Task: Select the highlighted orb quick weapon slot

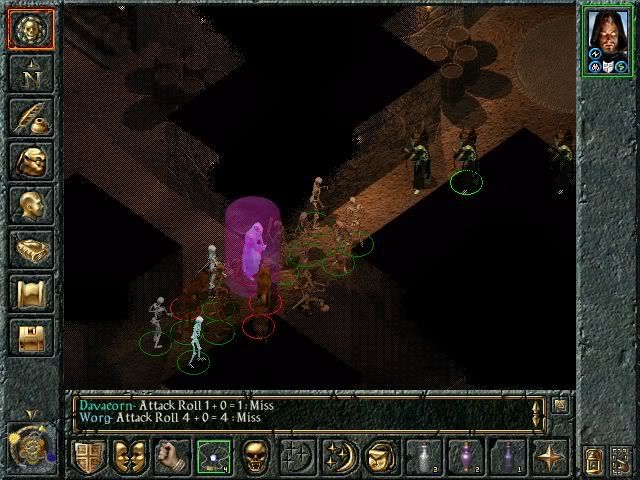Action: click(214, 457)
